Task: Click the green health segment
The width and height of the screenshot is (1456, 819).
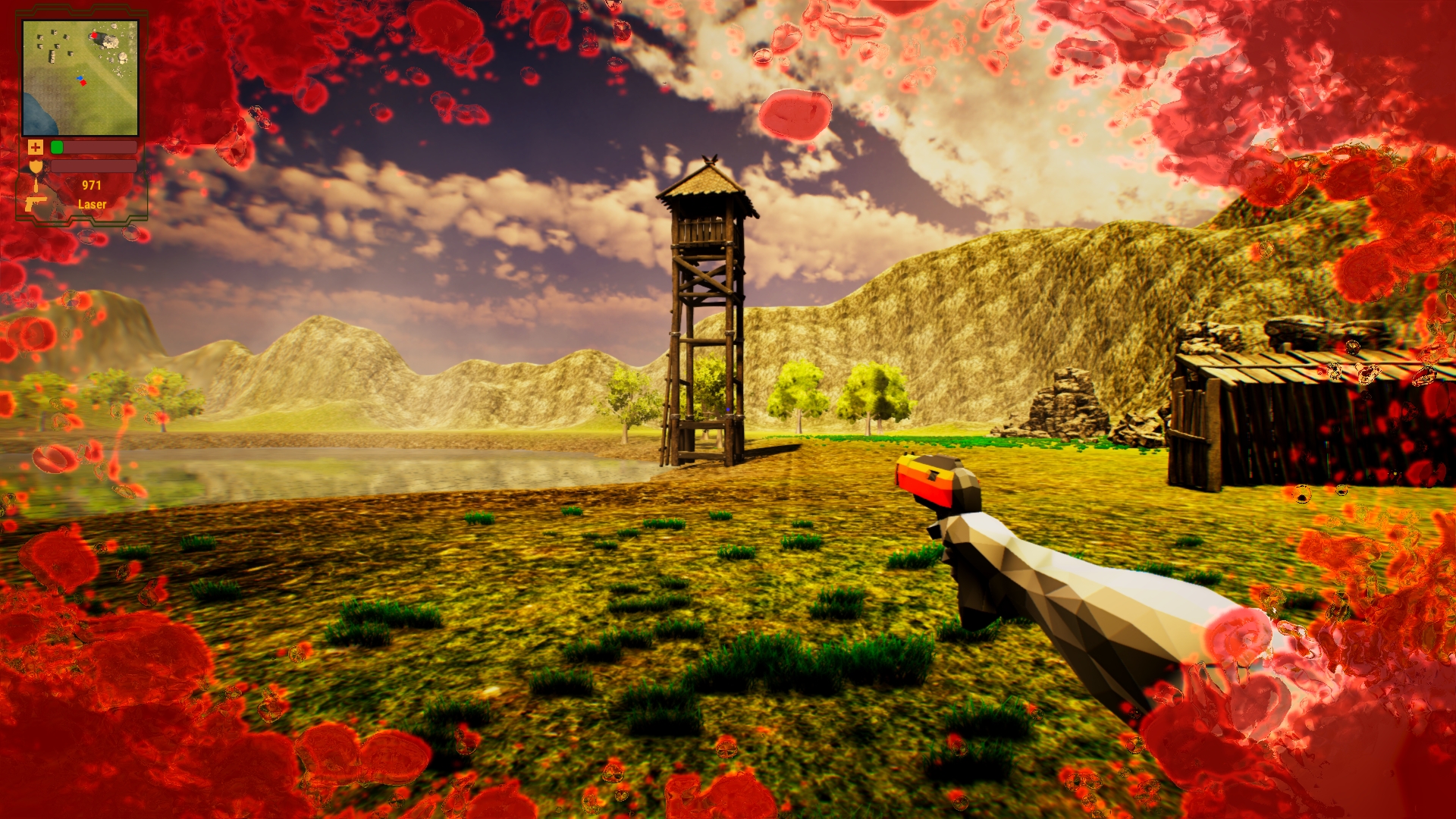Action: 57,147
